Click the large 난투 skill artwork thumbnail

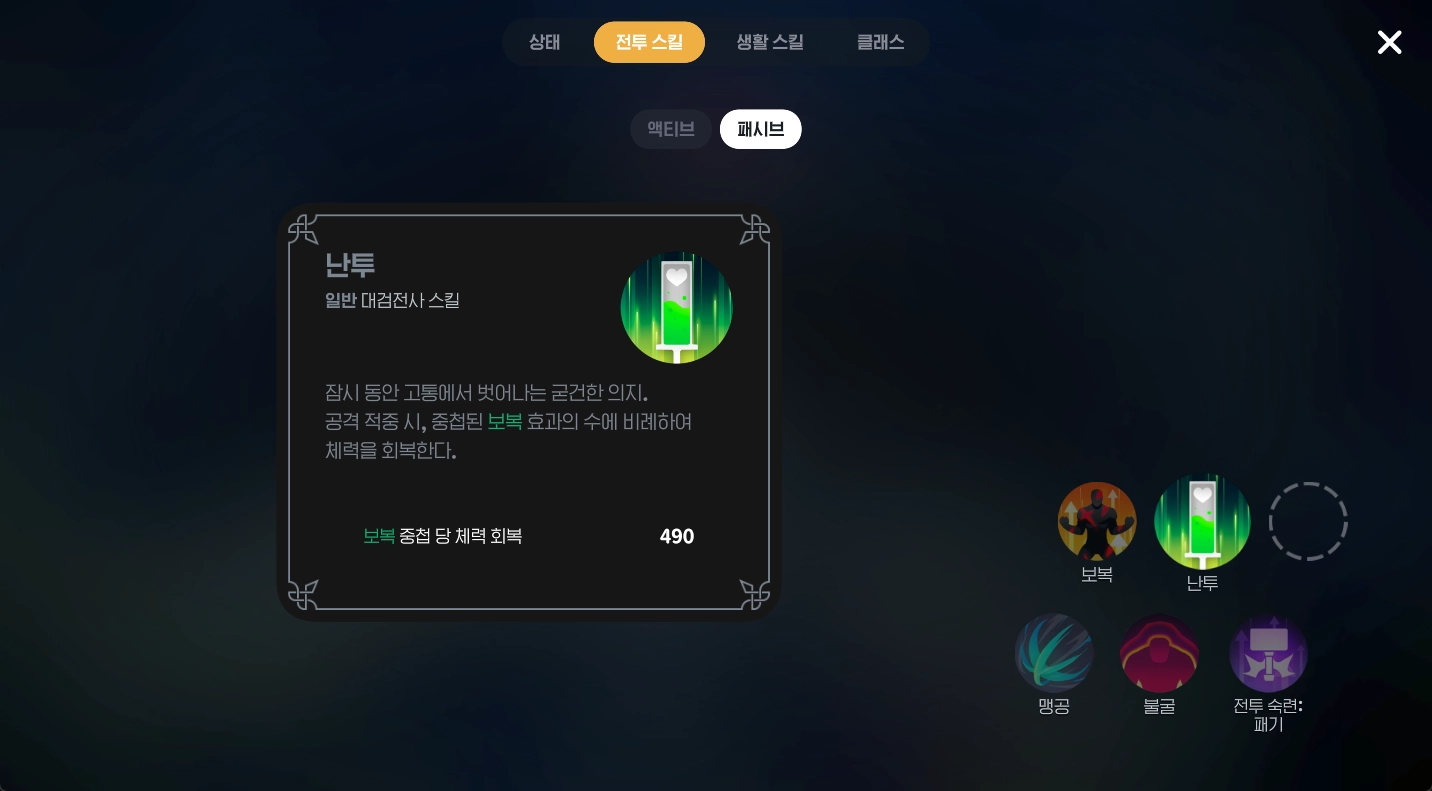677,307
